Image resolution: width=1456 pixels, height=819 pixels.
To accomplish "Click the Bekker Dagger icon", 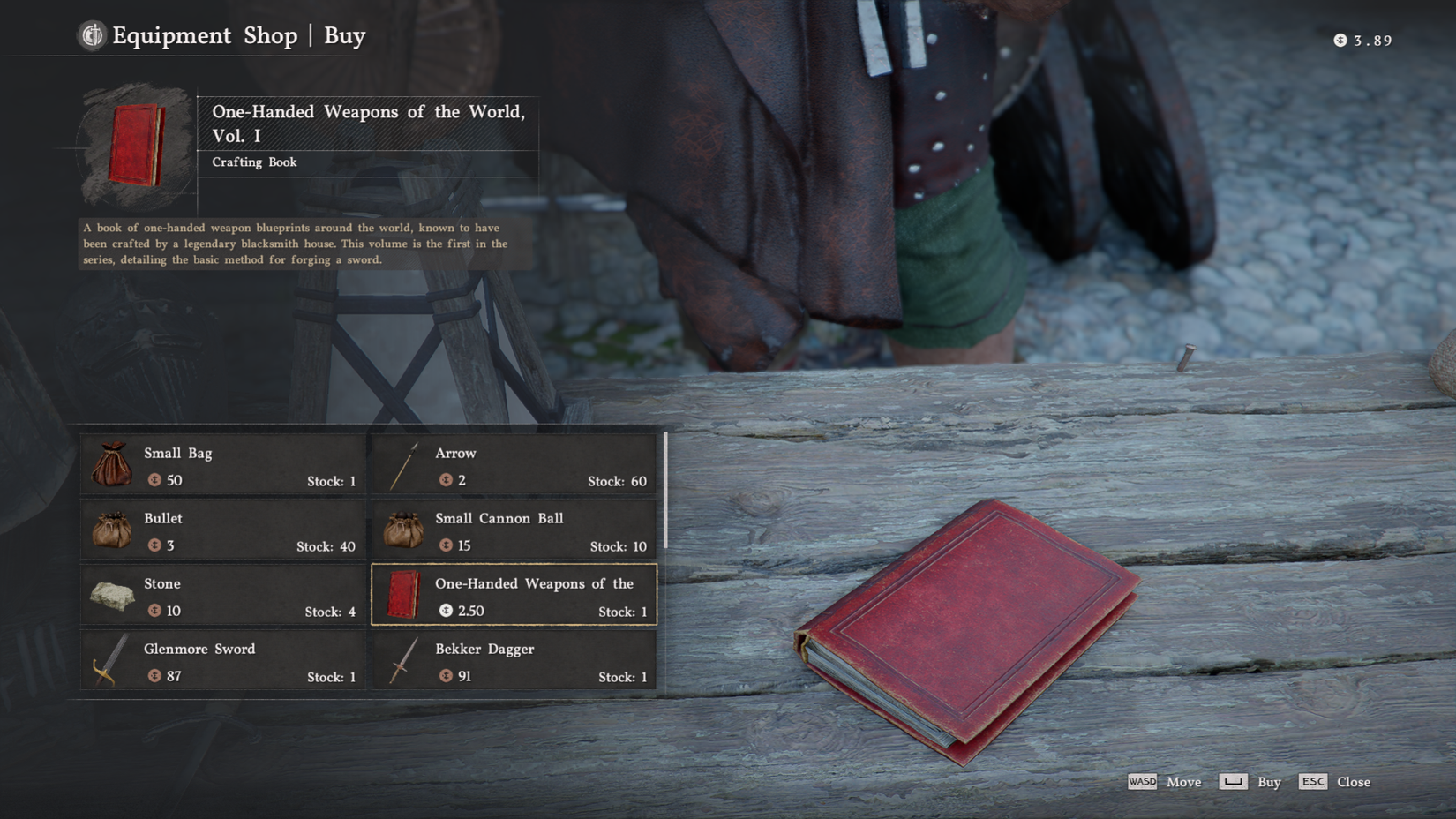I will [404, 661].
